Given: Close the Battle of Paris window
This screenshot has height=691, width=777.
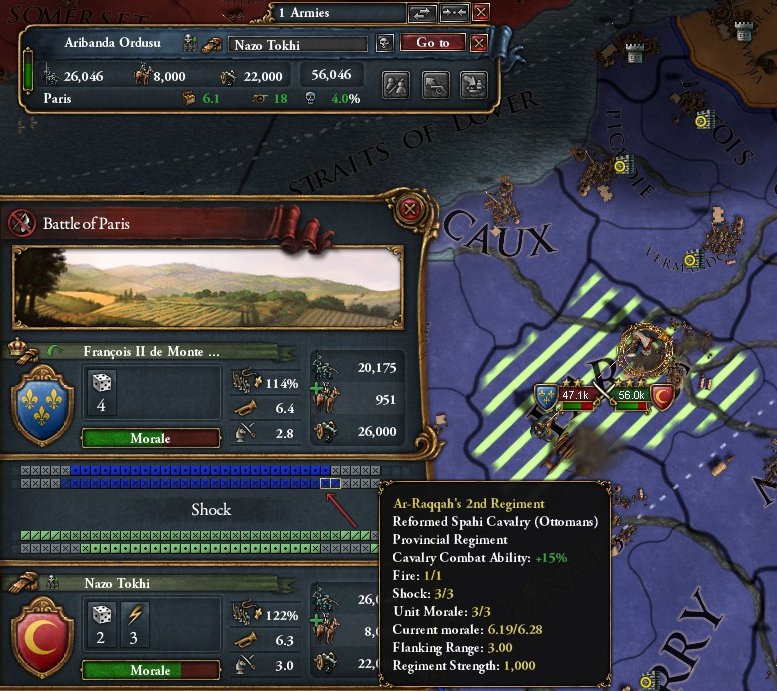Looking at the screenshot, I should tap(409, 209).
